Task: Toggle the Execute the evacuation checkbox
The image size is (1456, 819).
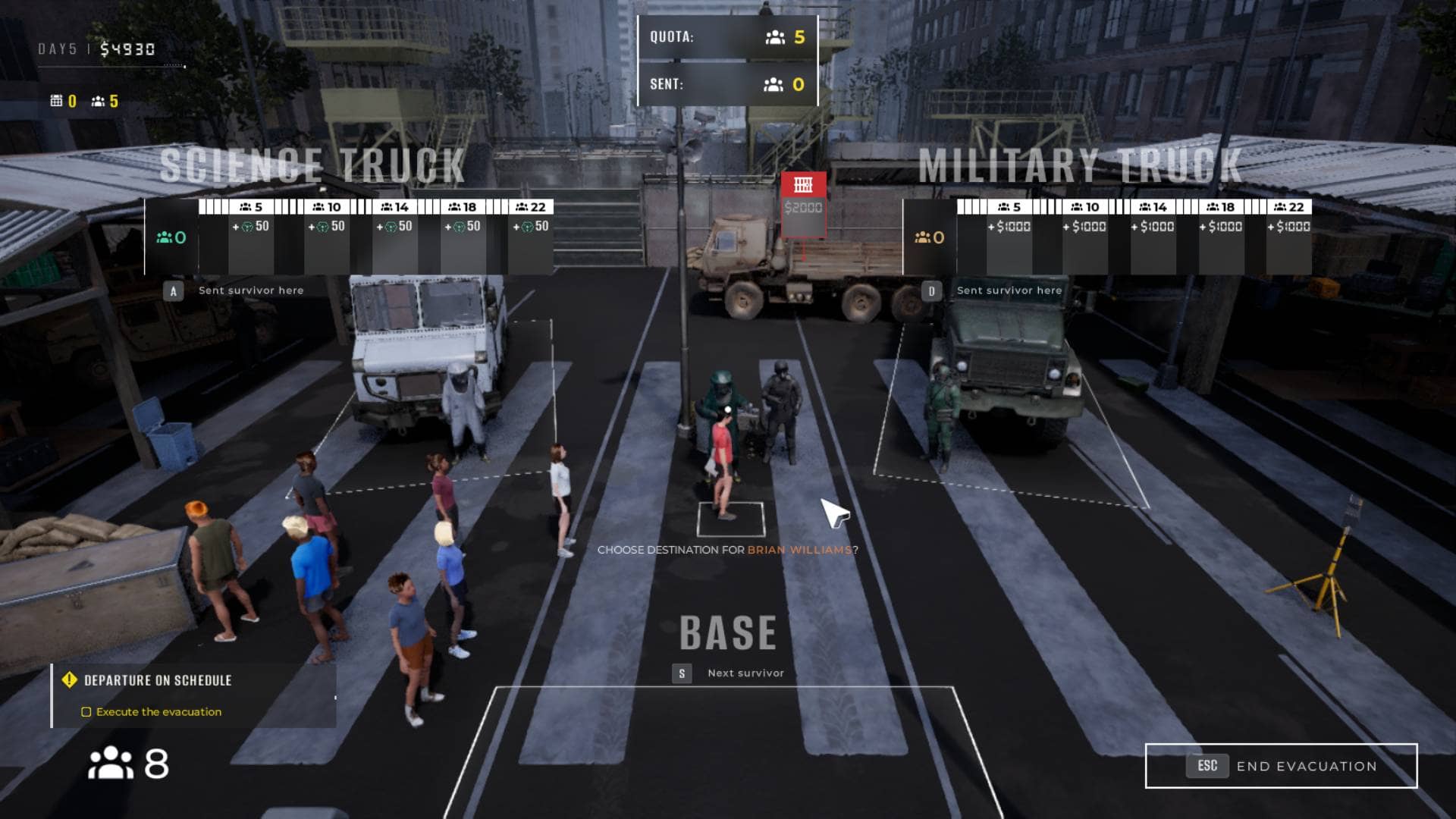Action: tap(86, 712)
